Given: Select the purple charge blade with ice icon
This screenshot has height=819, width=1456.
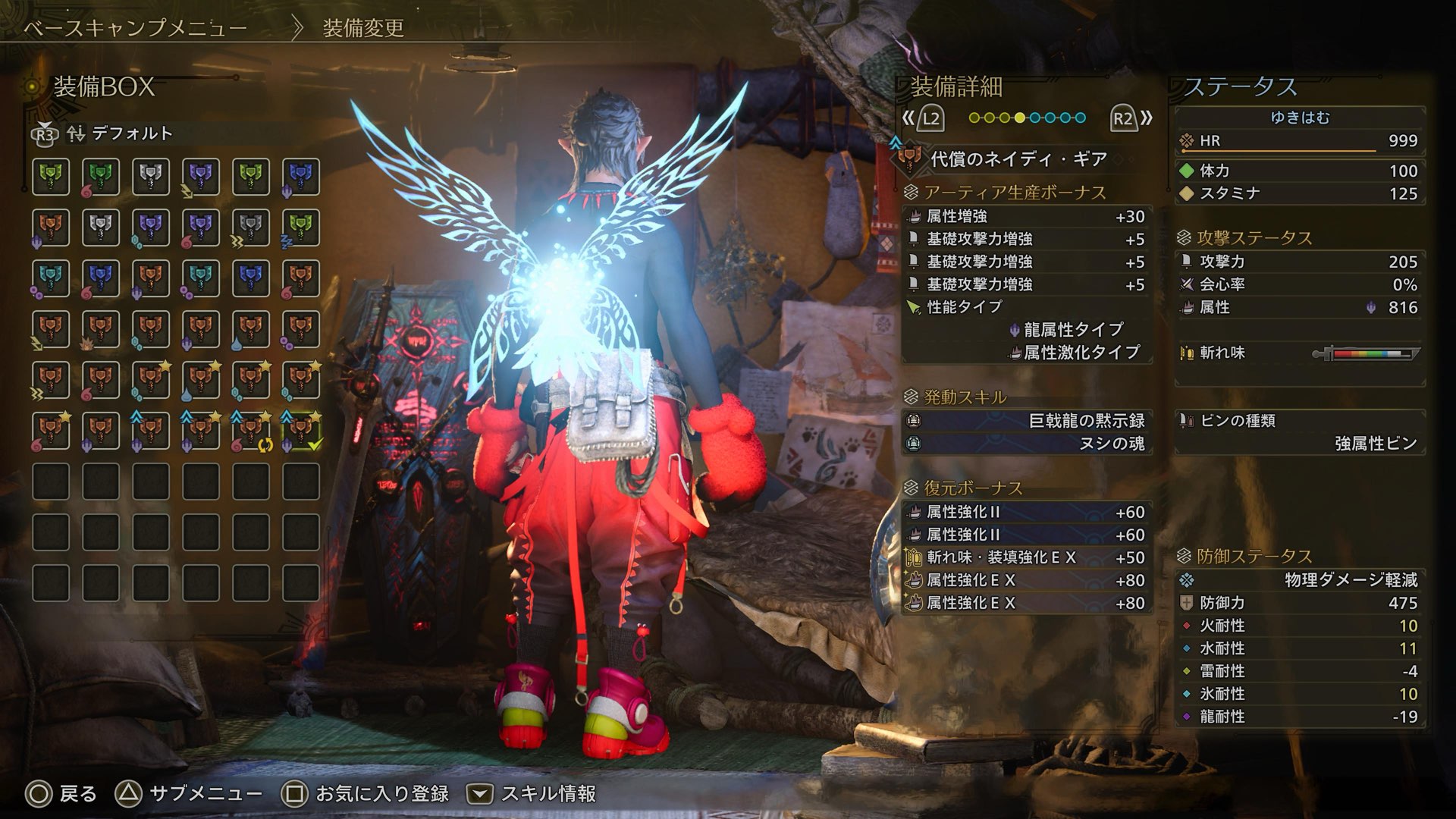Looking at the screenshot, I should coord(151,227).
